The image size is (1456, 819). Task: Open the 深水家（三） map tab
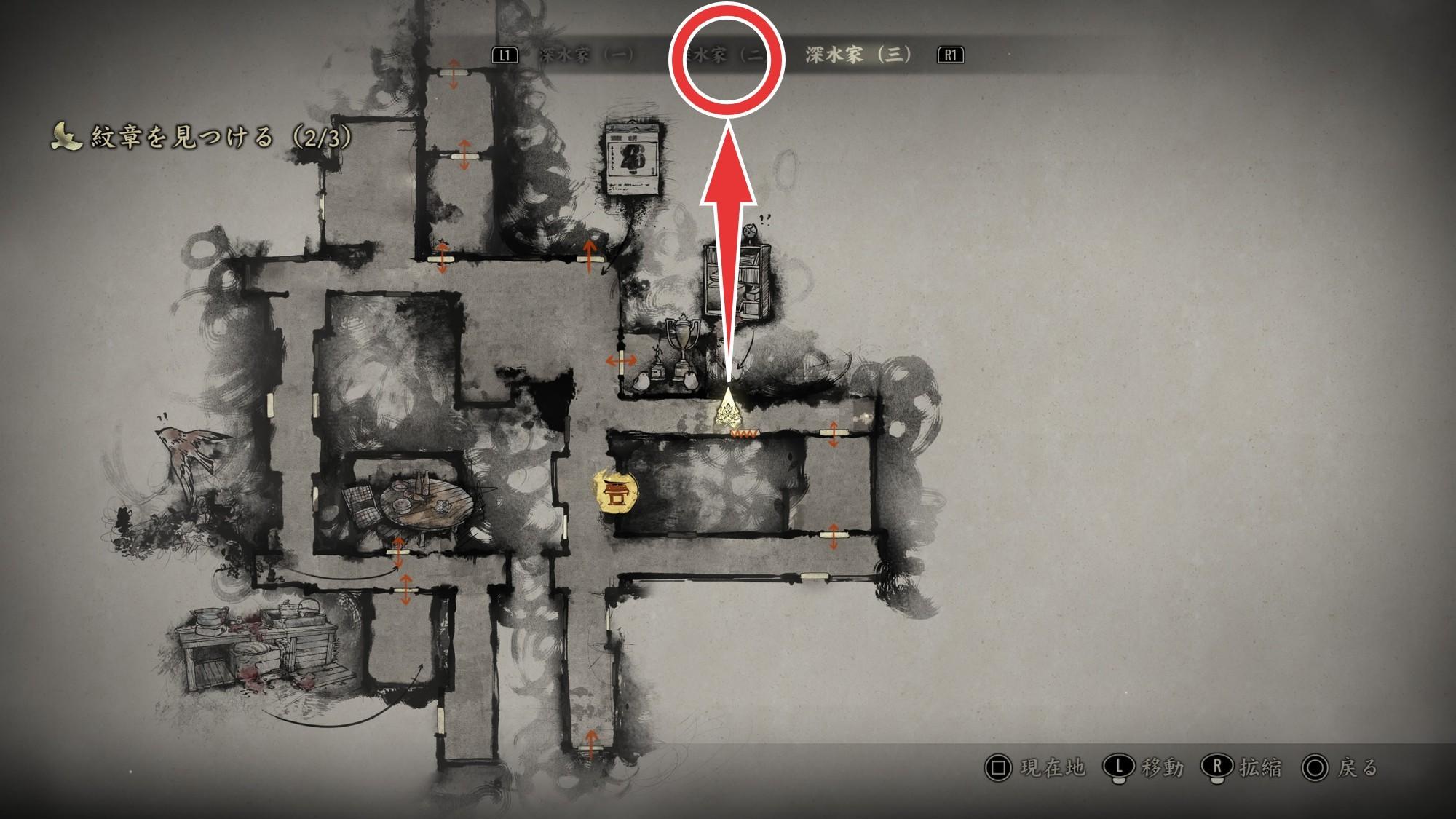(858, 55)
